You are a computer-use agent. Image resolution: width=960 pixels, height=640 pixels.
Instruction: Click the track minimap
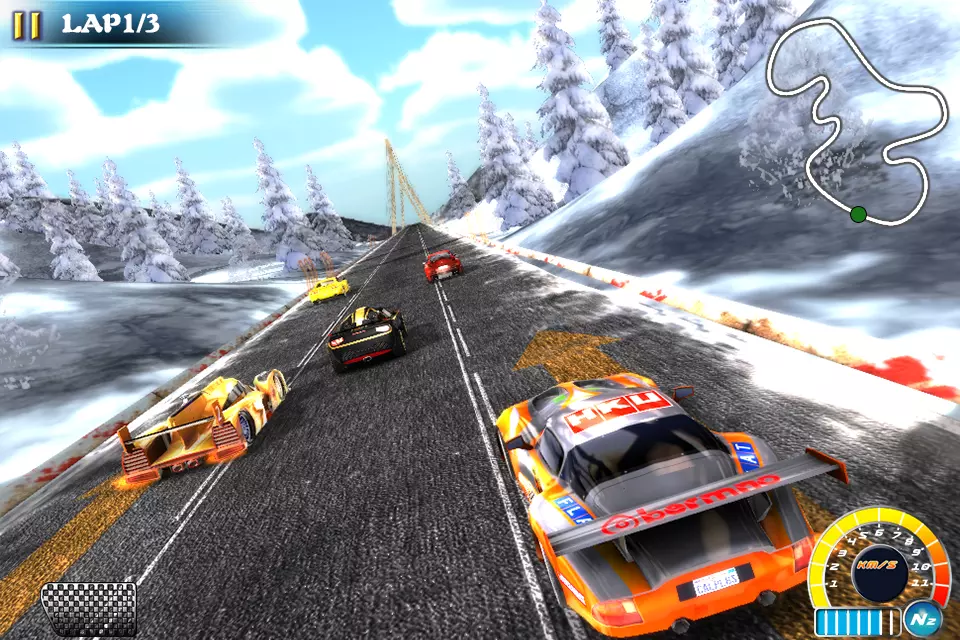[x=858, y=120]
